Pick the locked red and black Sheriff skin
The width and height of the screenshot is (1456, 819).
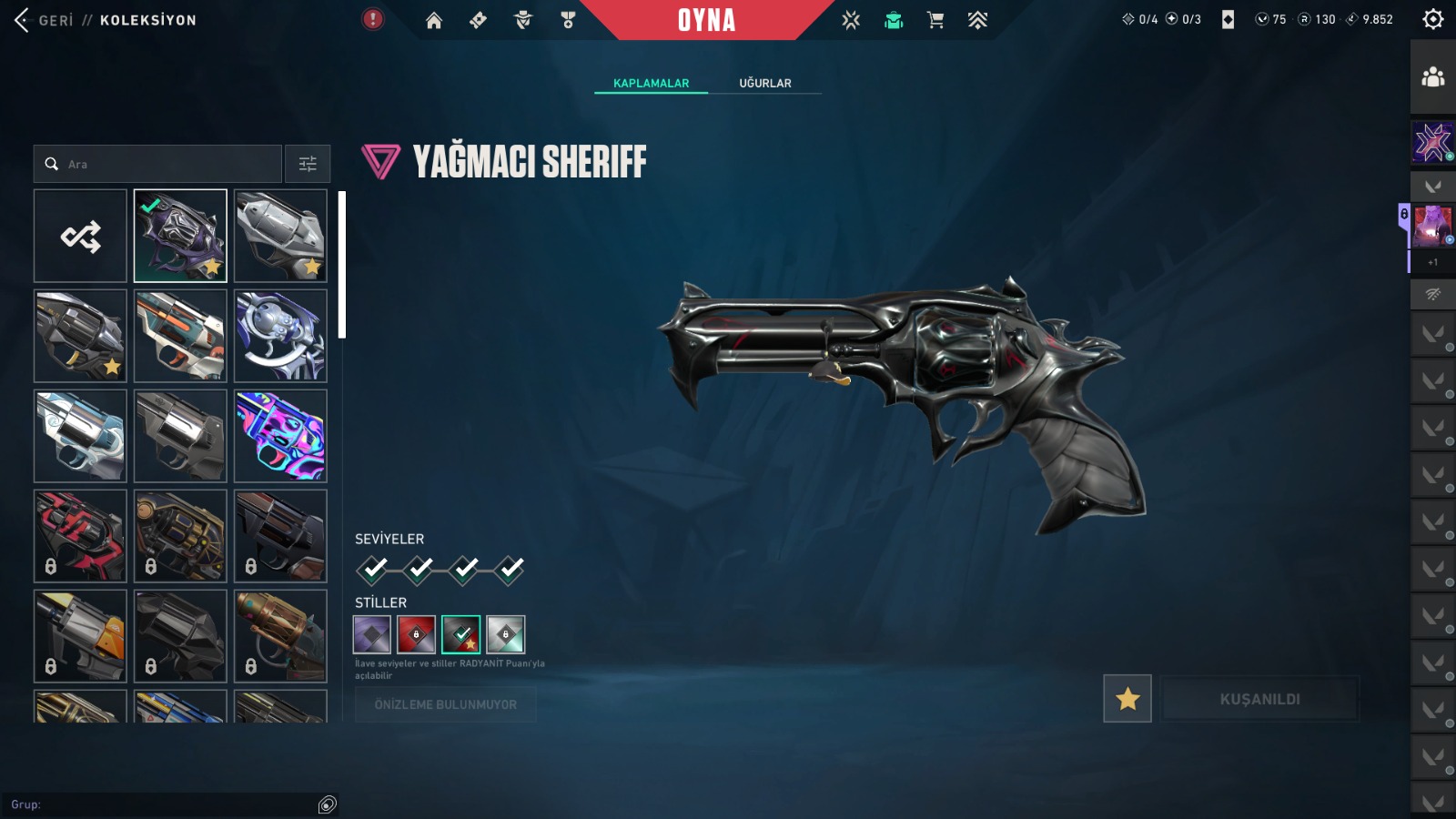[x=81, y=536]
